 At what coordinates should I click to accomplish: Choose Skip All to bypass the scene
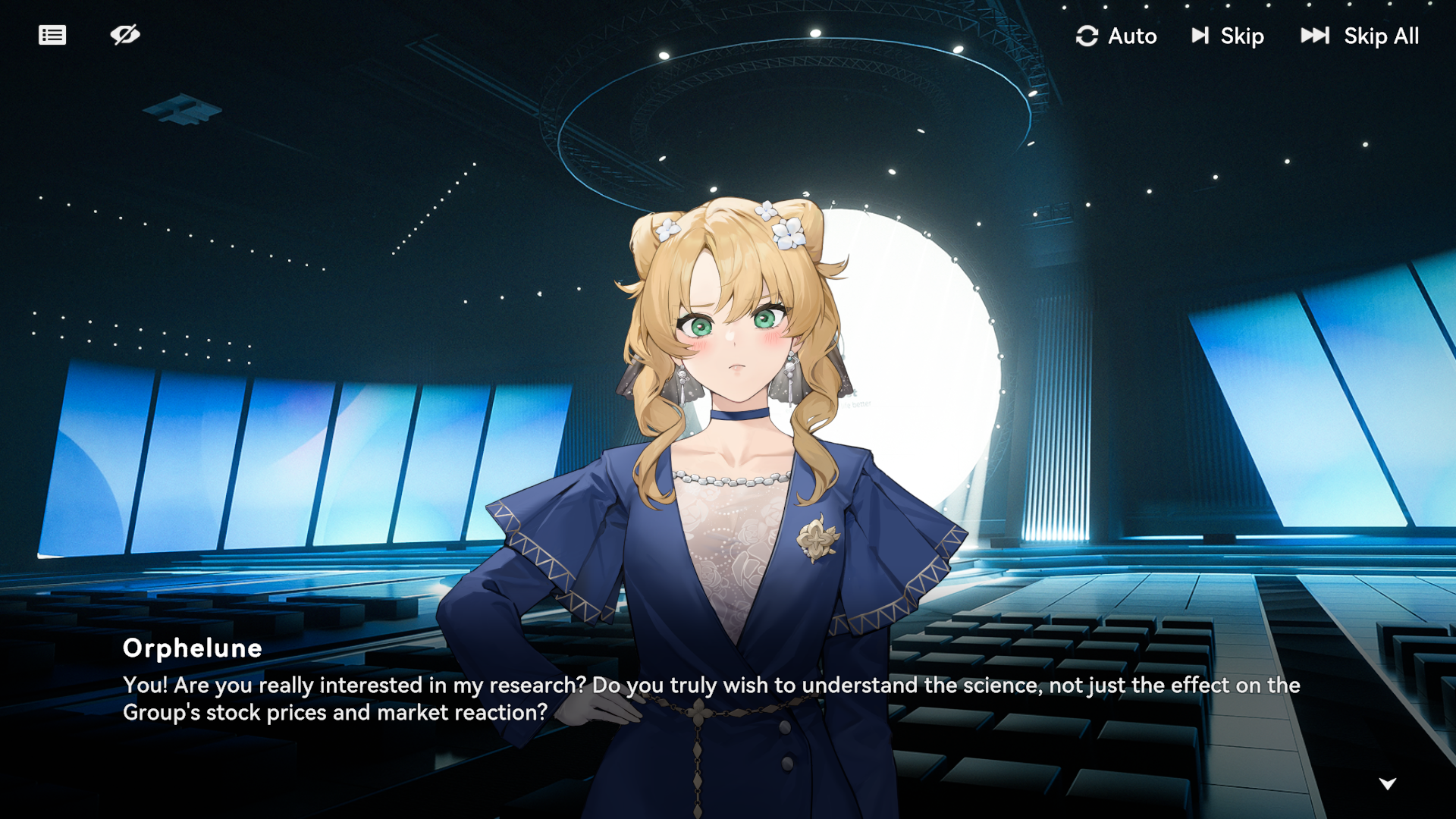click(x=1360, y=36)
